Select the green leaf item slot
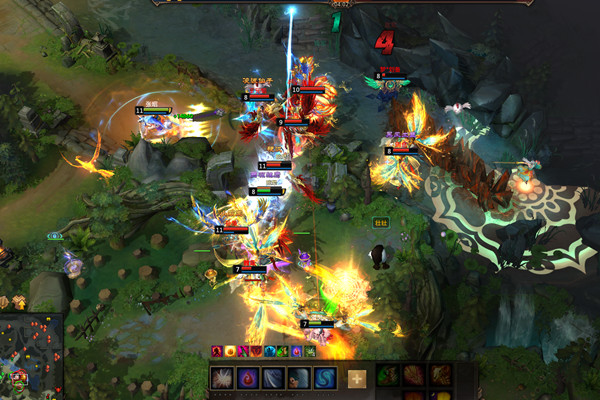This screenshot has height=400, width=600. pyautogui.click(x=387, y=376)
